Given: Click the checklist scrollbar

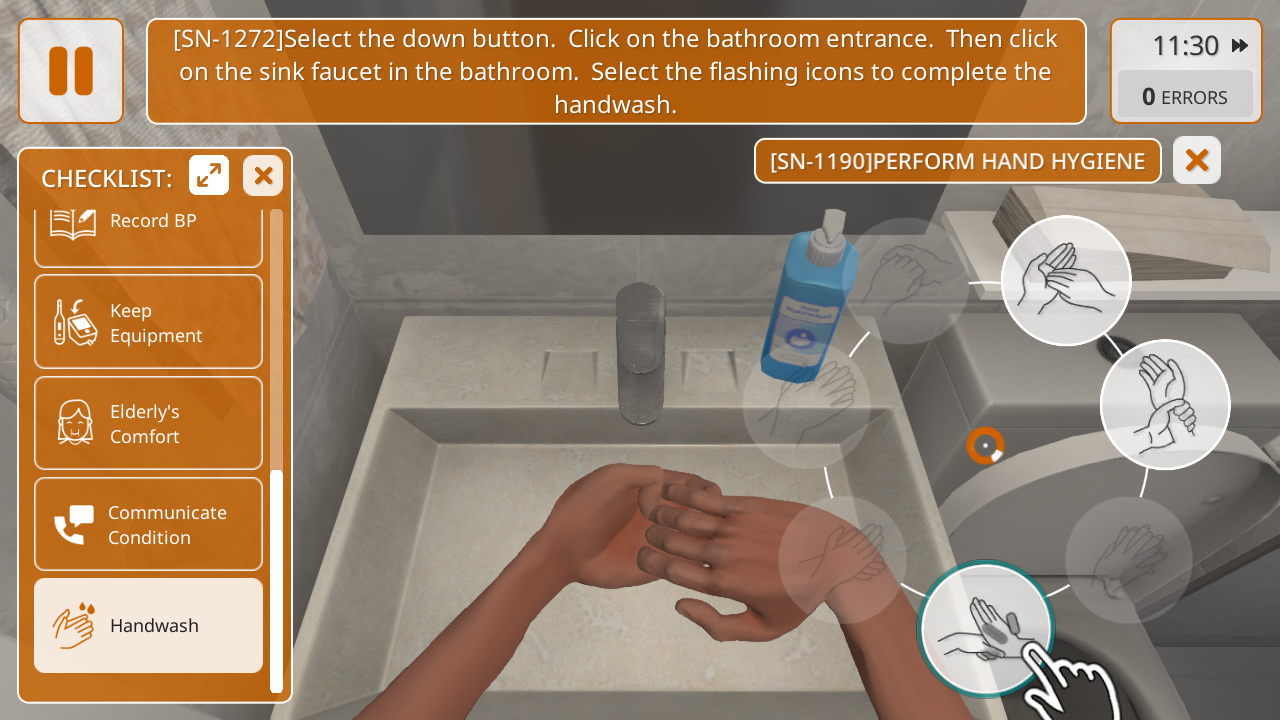Looking at the screenshot, I should (276, 580).
